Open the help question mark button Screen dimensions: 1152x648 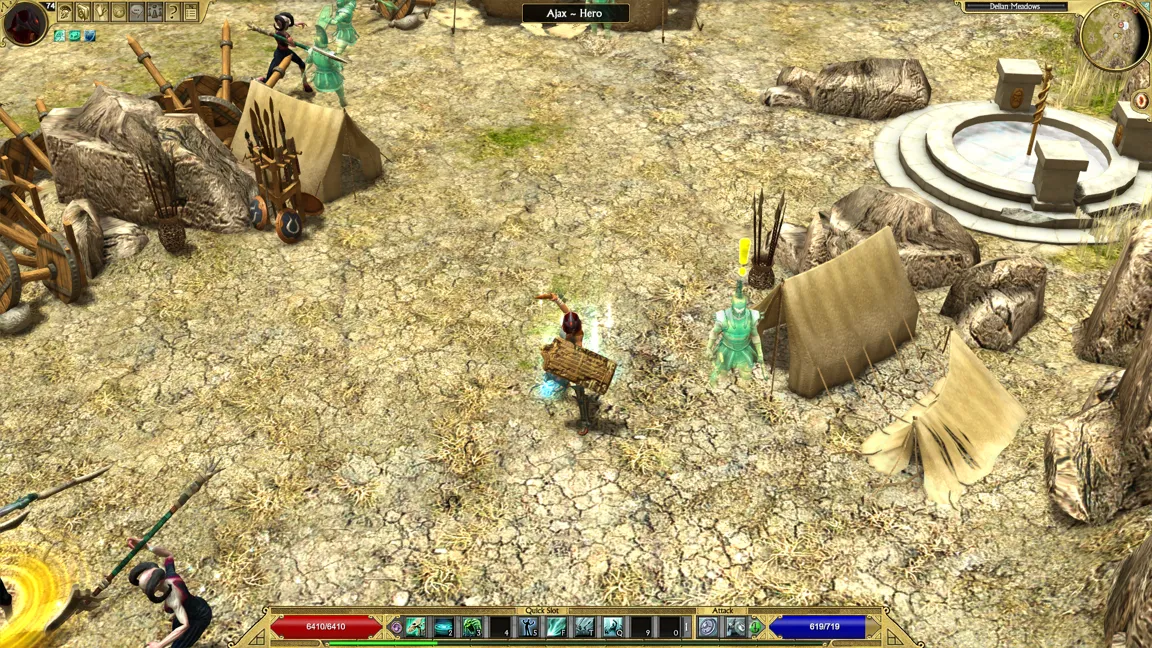[172, 13]
